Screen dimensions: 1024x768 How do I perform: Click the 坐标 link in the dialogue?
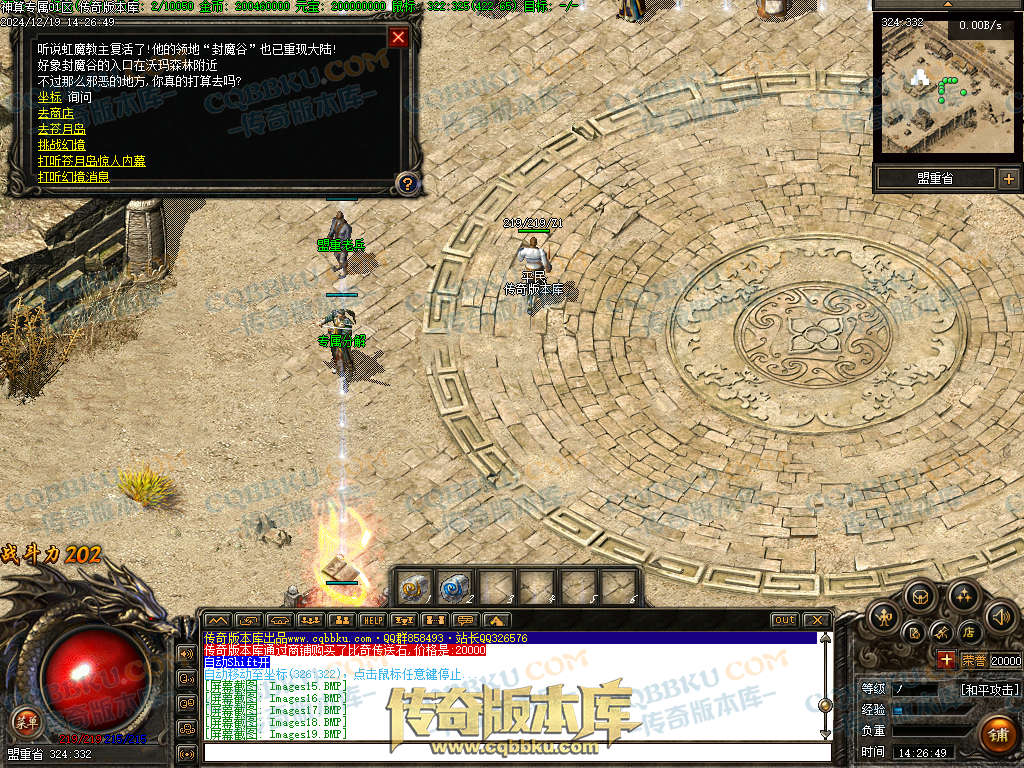49,97
